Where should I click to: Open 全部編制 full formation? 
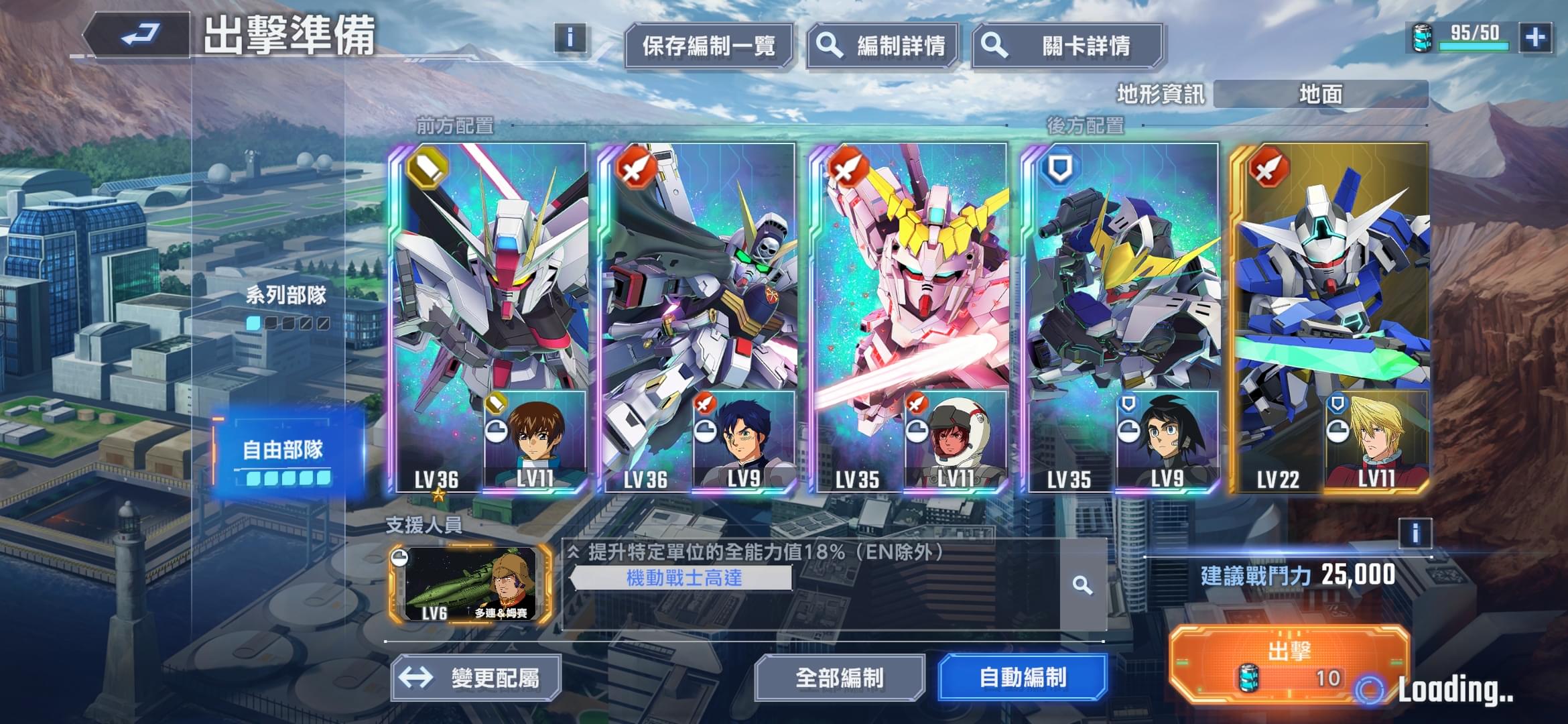click(x=839, y=678)
